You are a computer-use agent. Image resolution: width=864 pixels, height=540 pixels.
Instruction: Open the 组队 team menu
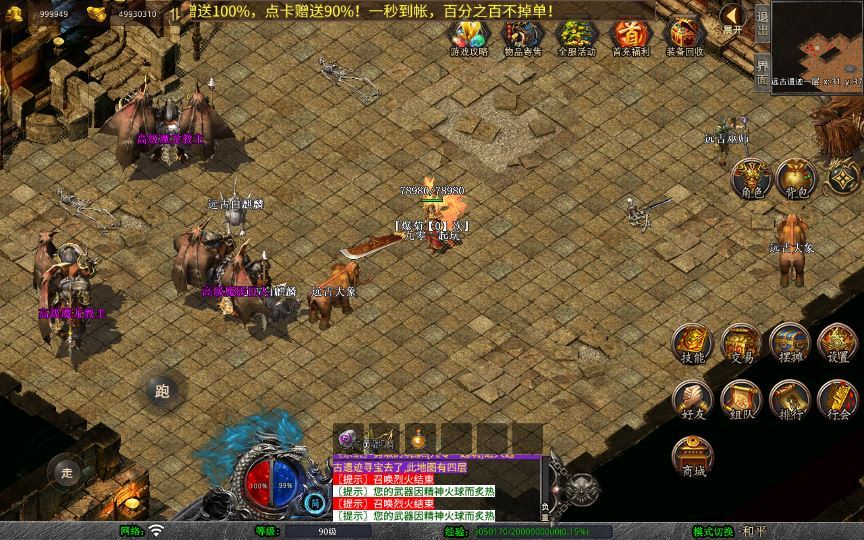tap(741, 399)
